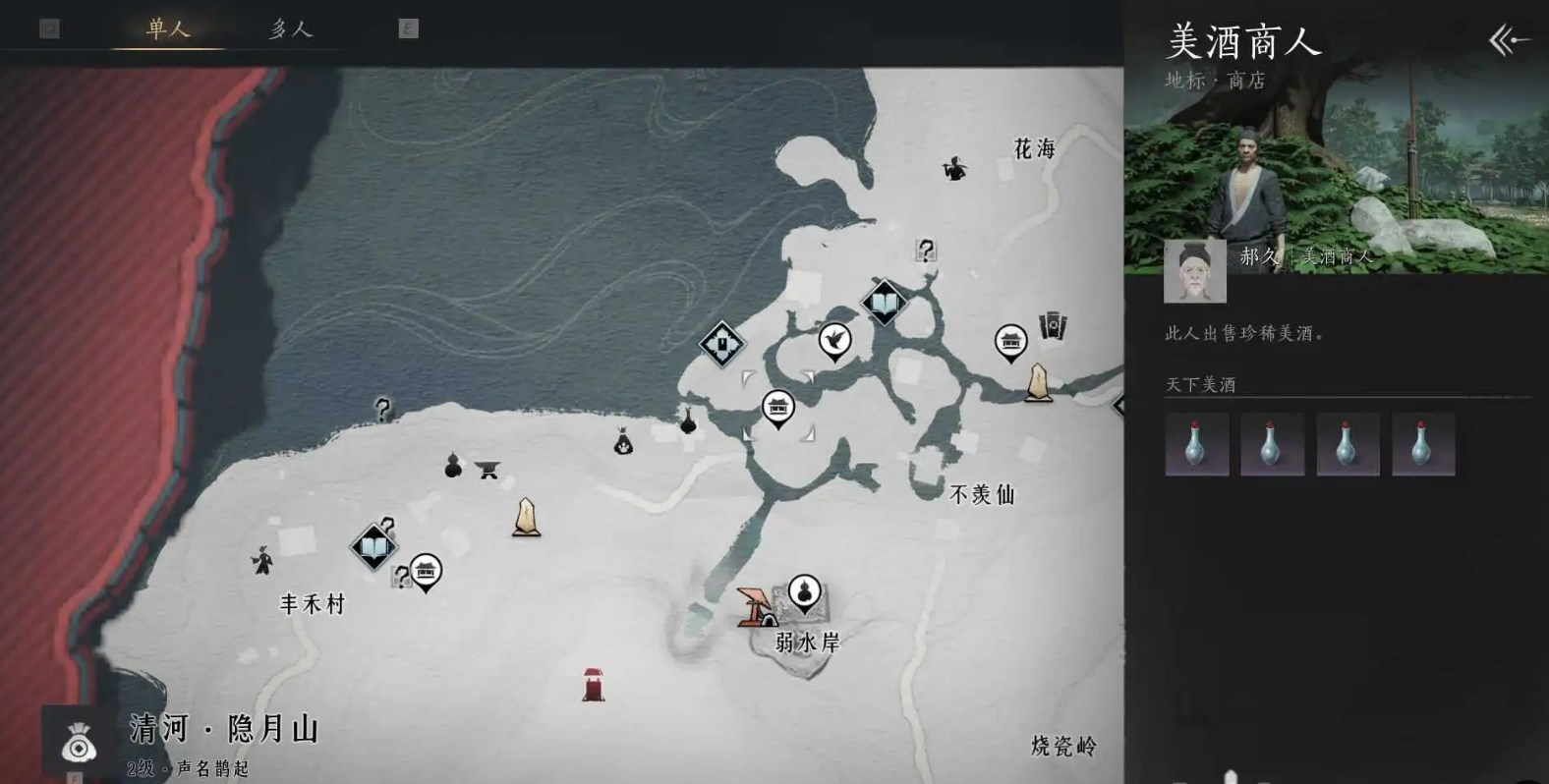Select the gourd pin at 弱水岸
This screenshot has width=1549, height=784.
(805, 592)
